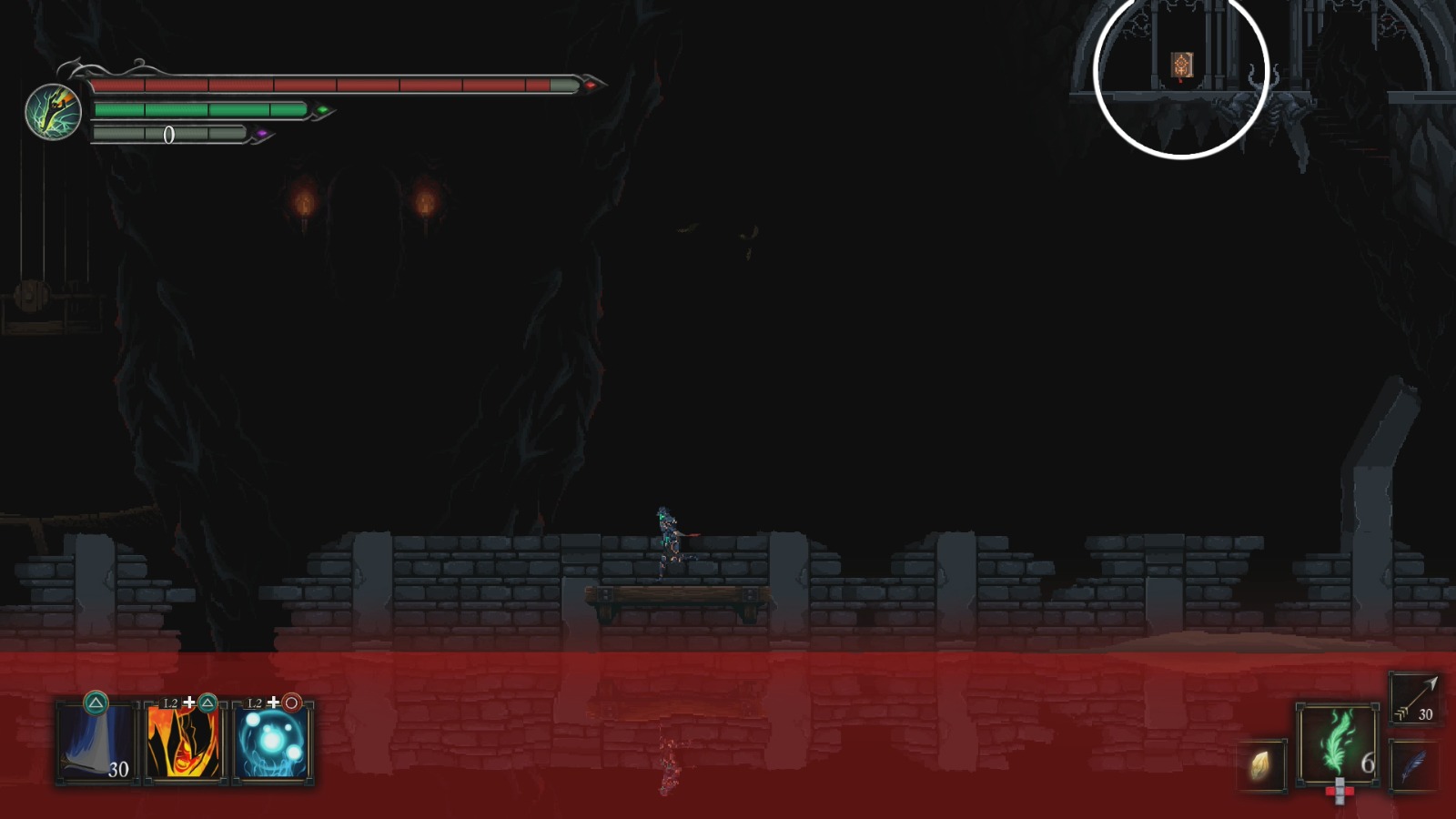1456x819 pixels.
Task: Select the L2 label on flame skill
Action: coord(170,703)
